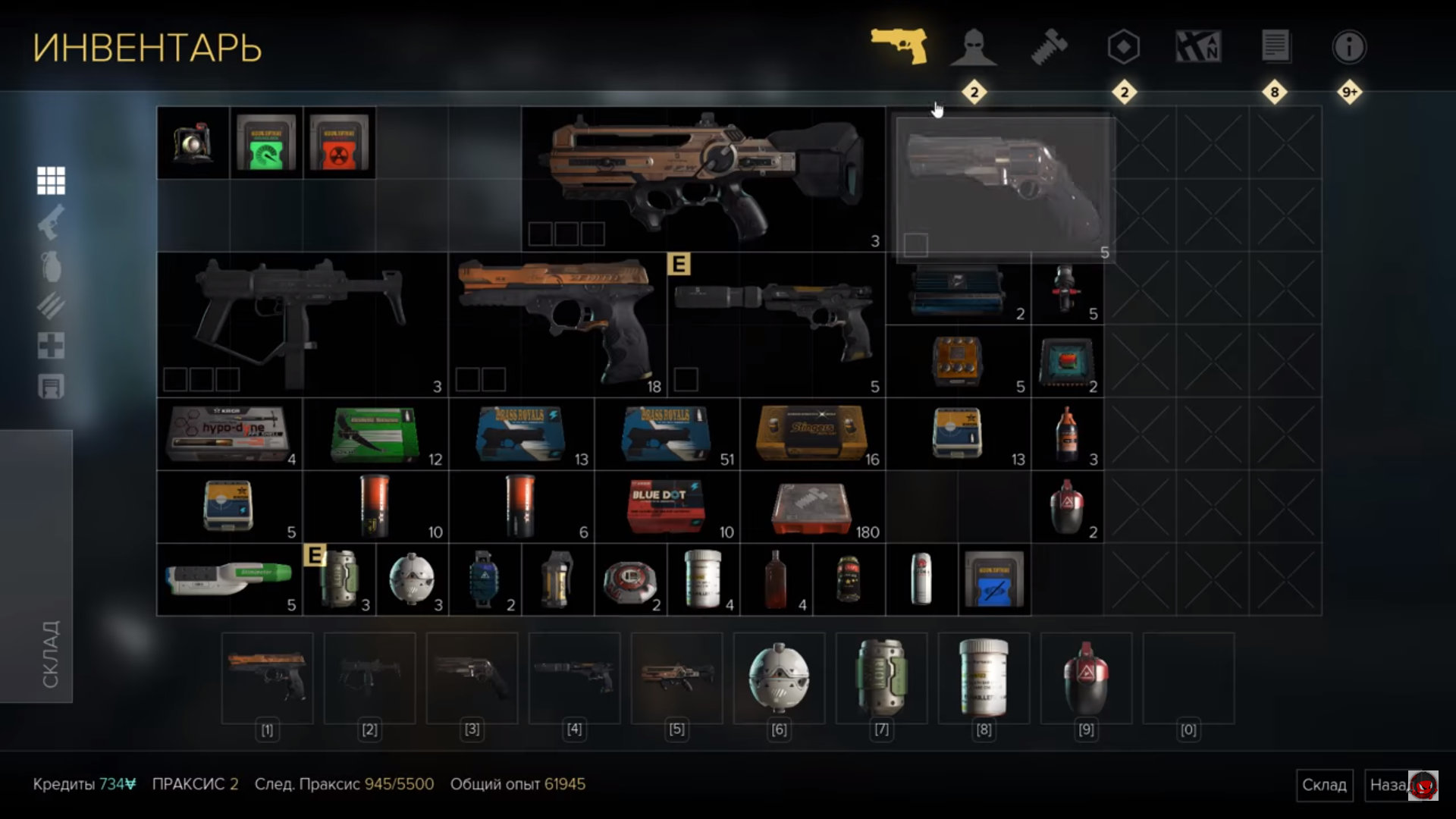Filter inventory by medical items
Image resolution: width=1456 pixels, height=819 pixels.
51,346
